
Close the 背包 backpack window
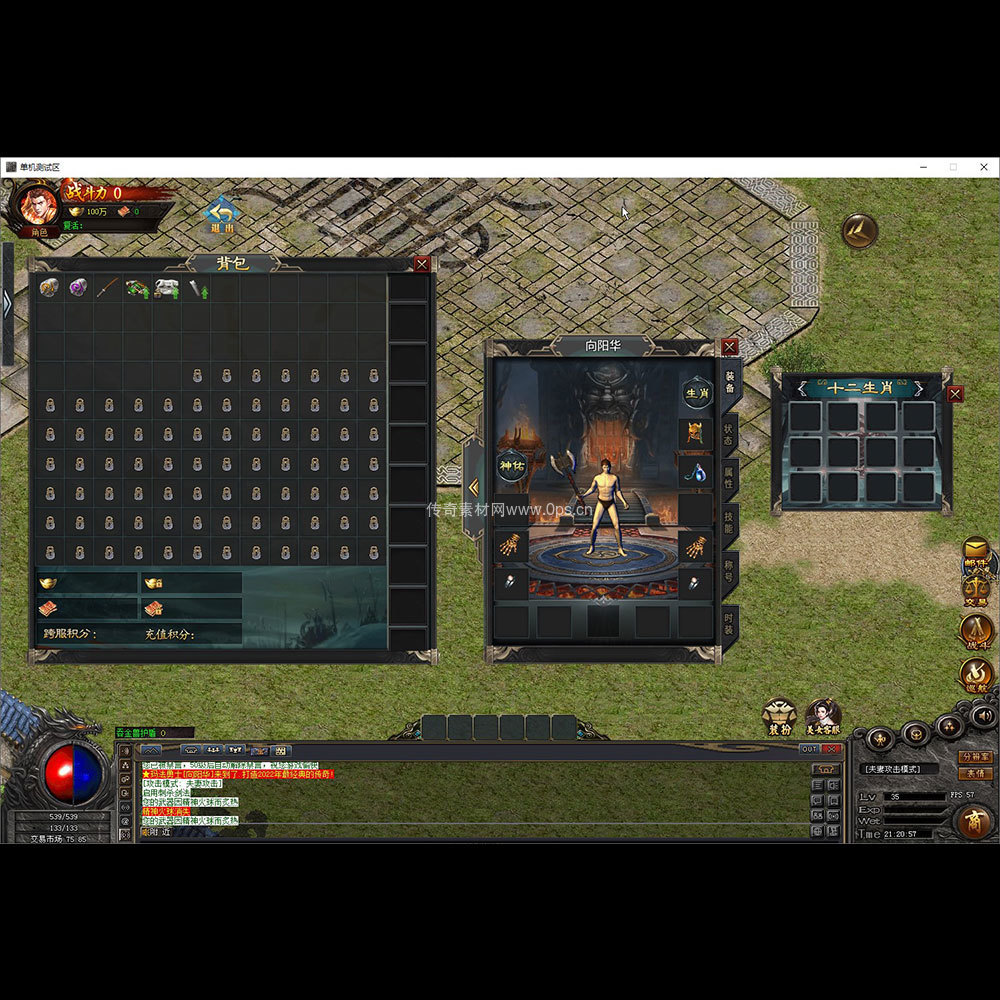tap(422, 264)
